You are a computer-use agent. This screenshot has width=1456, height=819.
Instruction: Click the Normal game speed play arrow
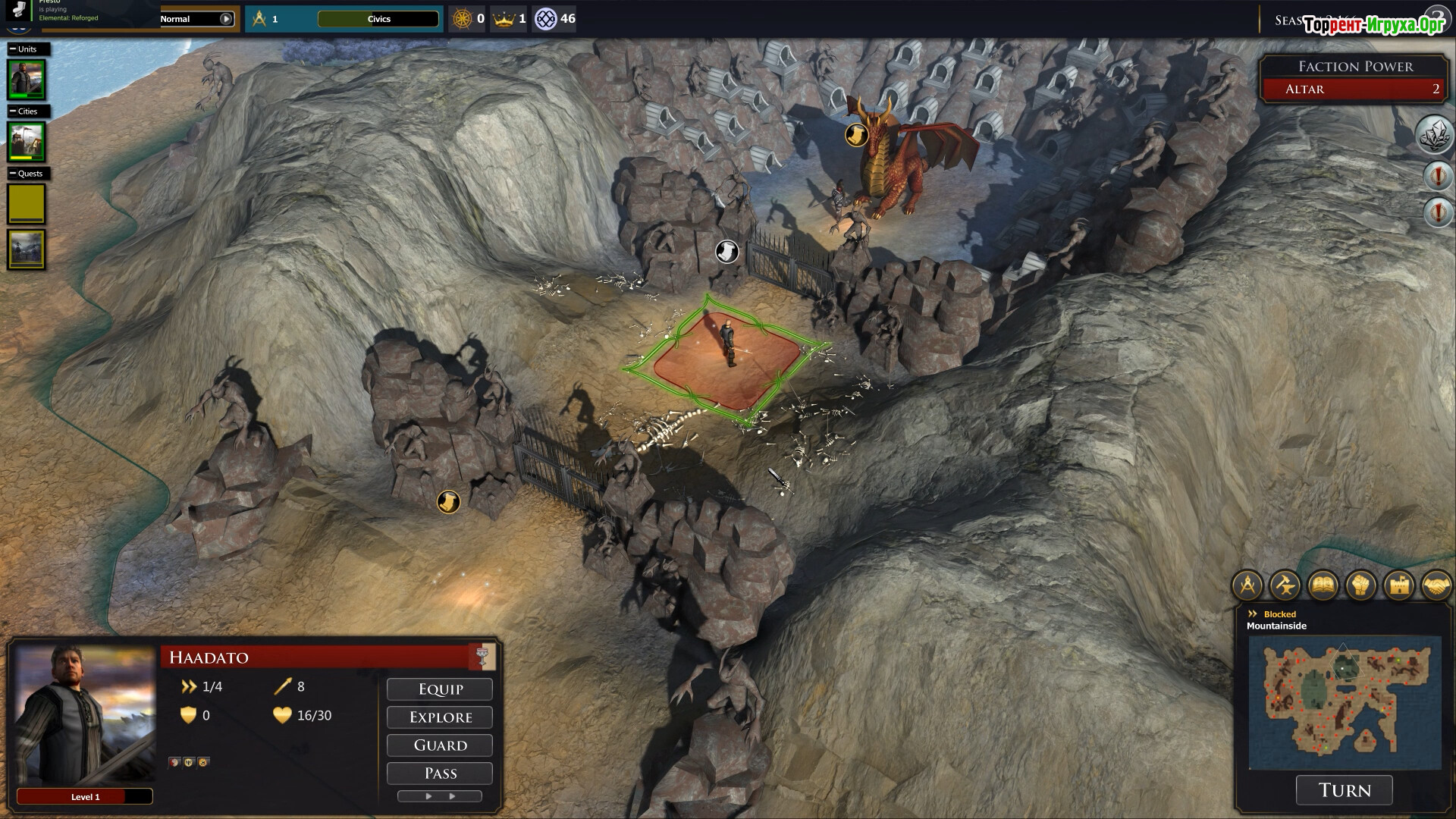pos(226,19)
